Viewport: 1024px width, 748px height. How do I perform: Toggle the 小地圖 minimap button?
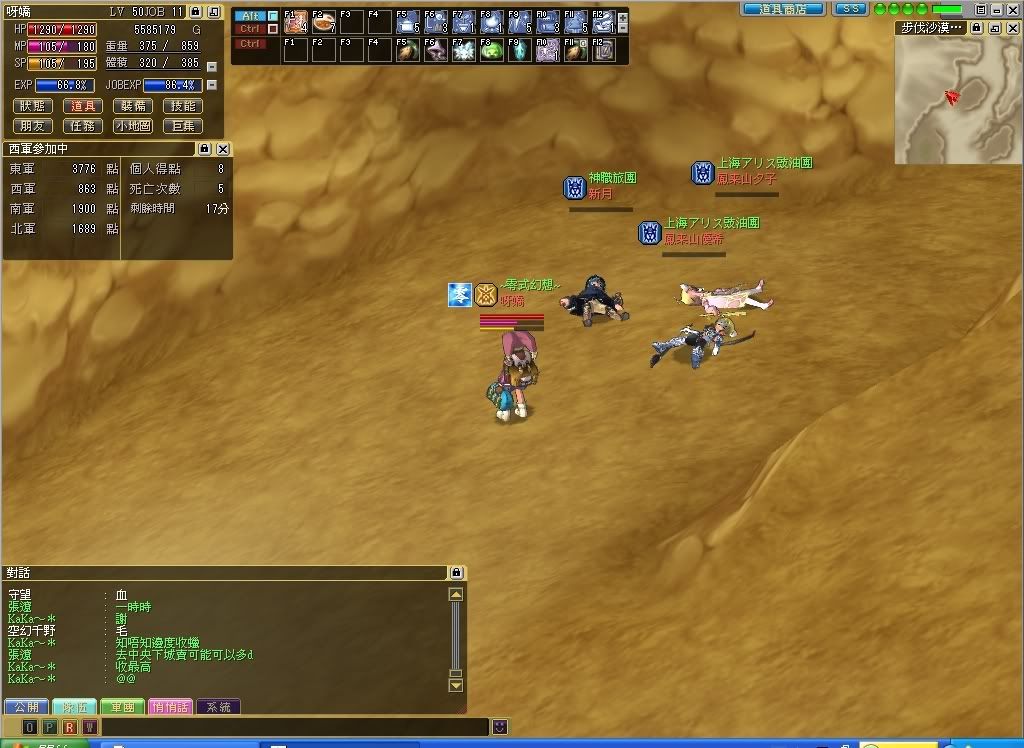133,126
